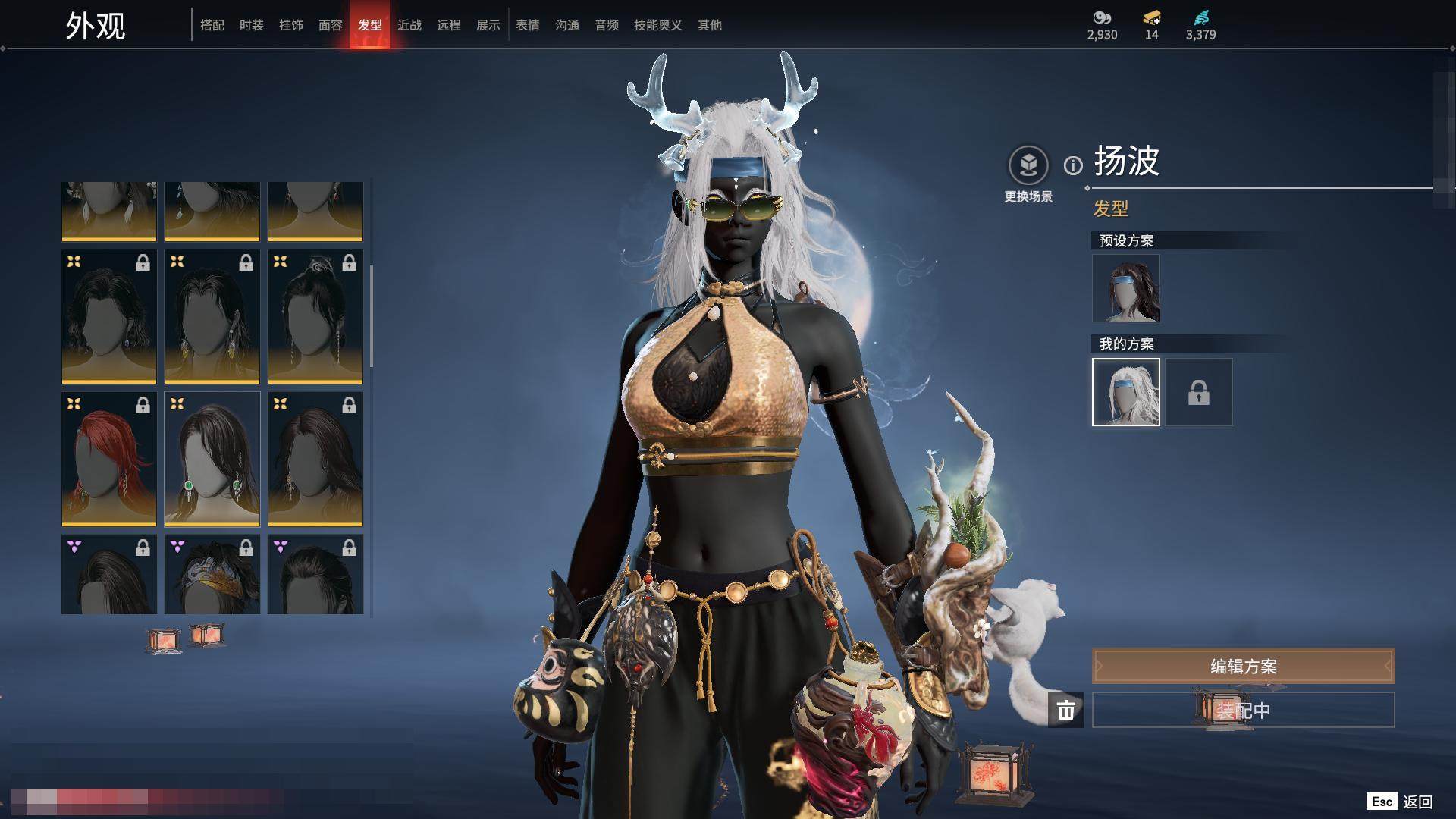Switch to the 远程 tab
The width and height of the screenshot is (1456, 819).
449,25
